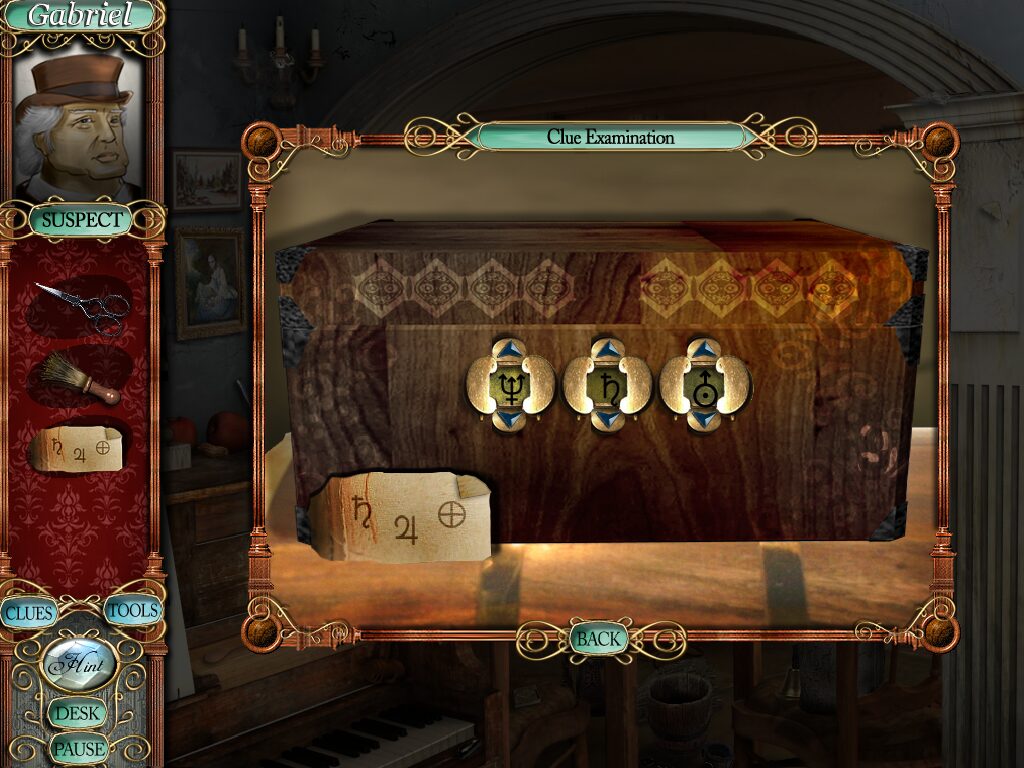The width and height of the screenshot is (1024, 768).
Task: Open the DESK
Action: tap(78, 713)
